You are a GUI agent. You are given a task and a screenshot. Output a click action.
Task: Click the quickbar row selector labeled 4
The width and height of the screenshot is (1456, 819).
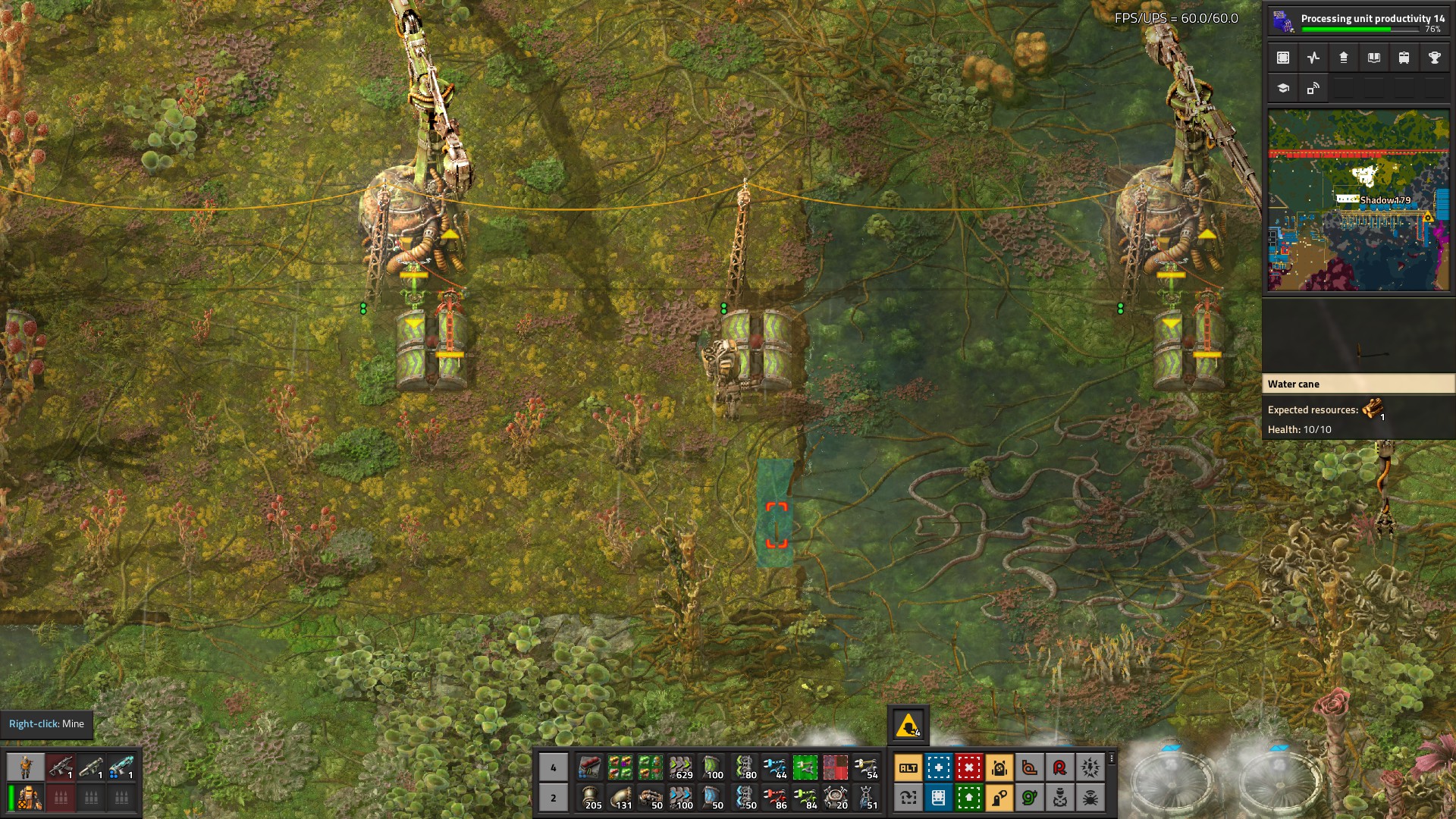coord(553,767)
